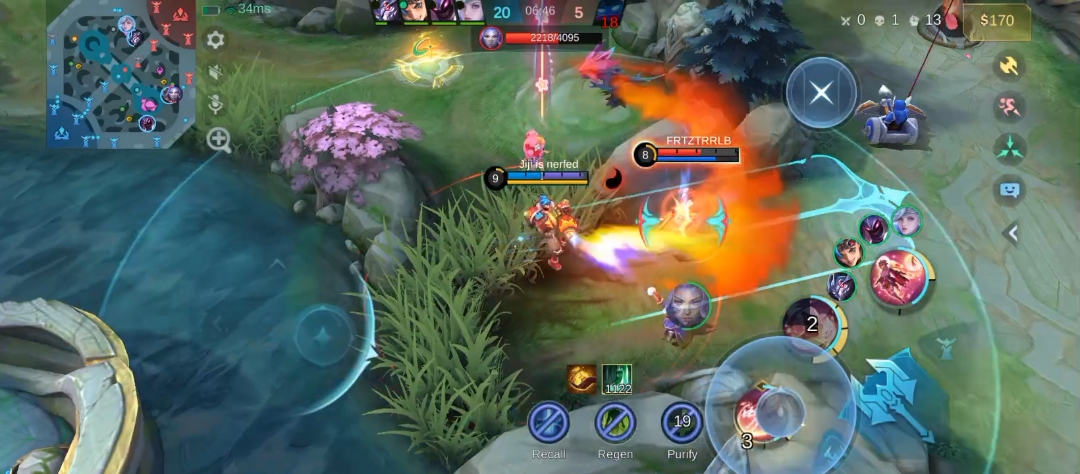Tap the Purify spell button

tap(682, 422)
